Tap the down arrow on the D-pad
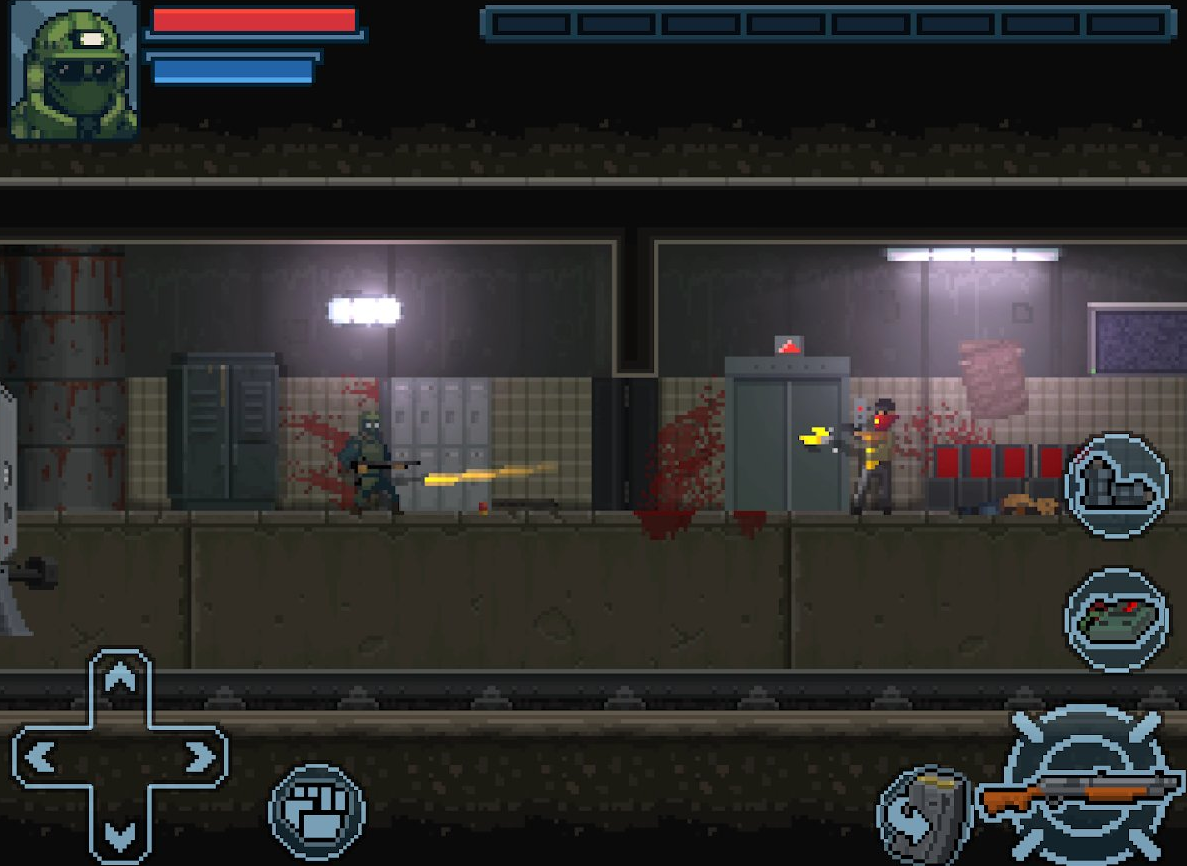Screen dimensions: 1187x866 point(120,832)
